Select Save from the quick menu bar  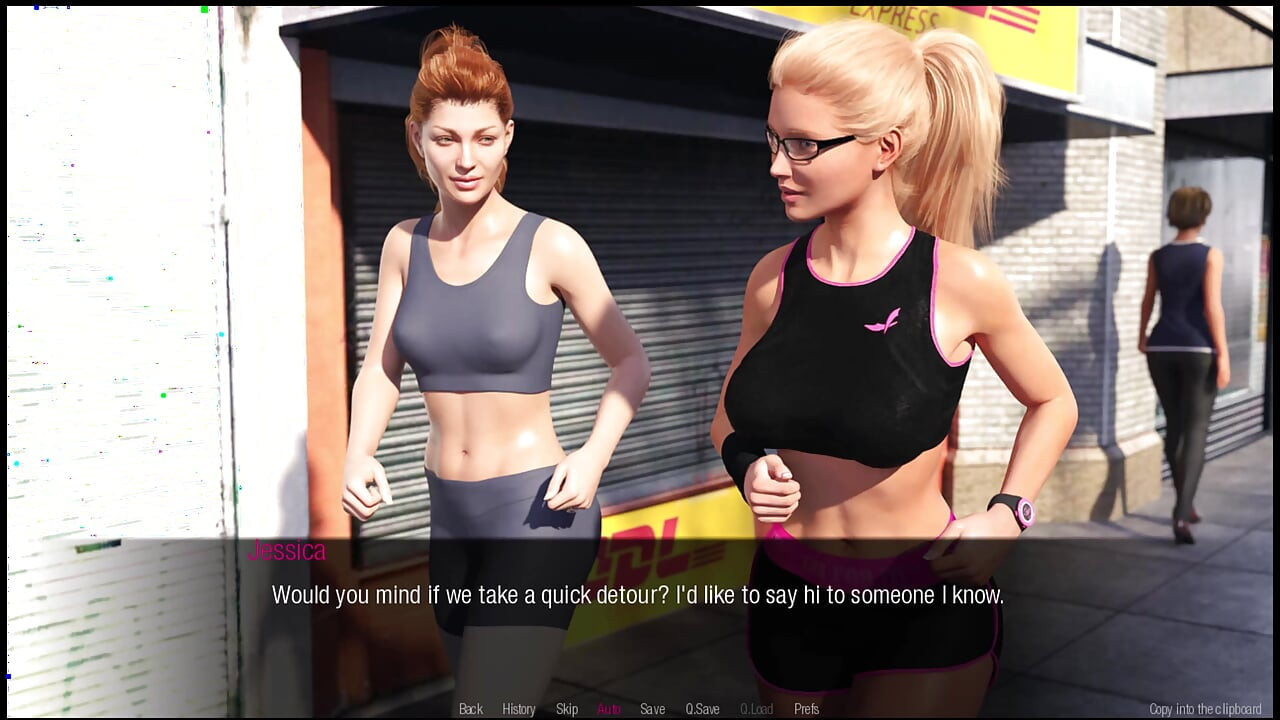coord(652,709)
